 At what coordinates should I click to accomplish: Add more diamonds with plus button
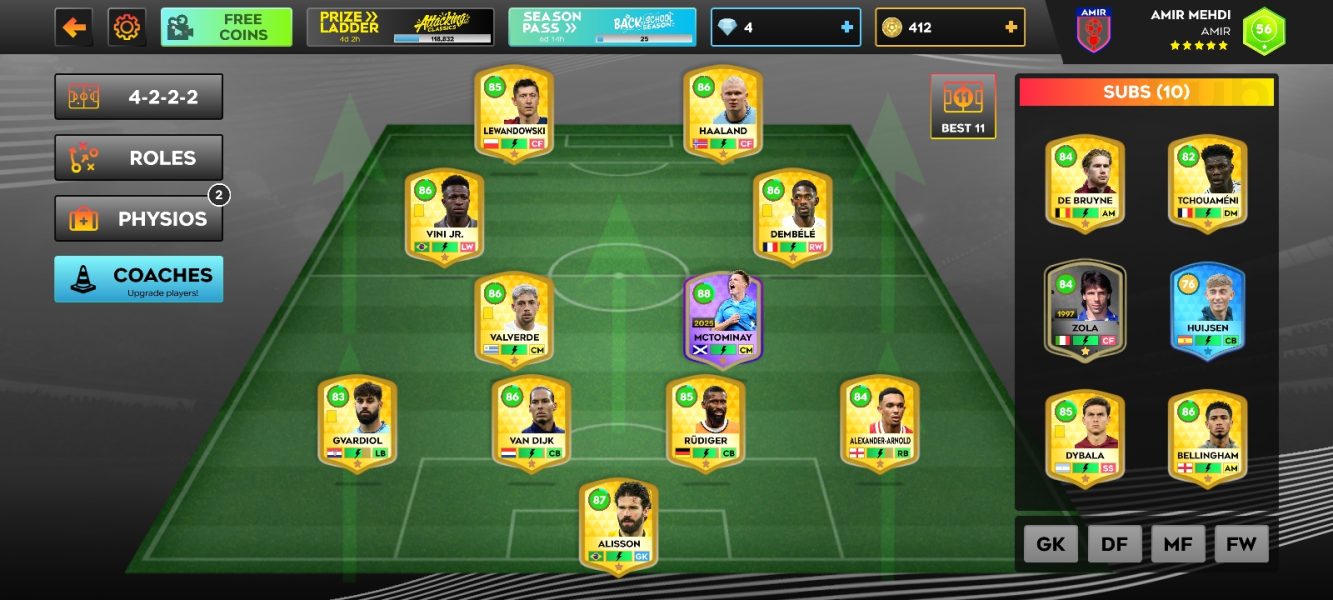pos(847,27)
